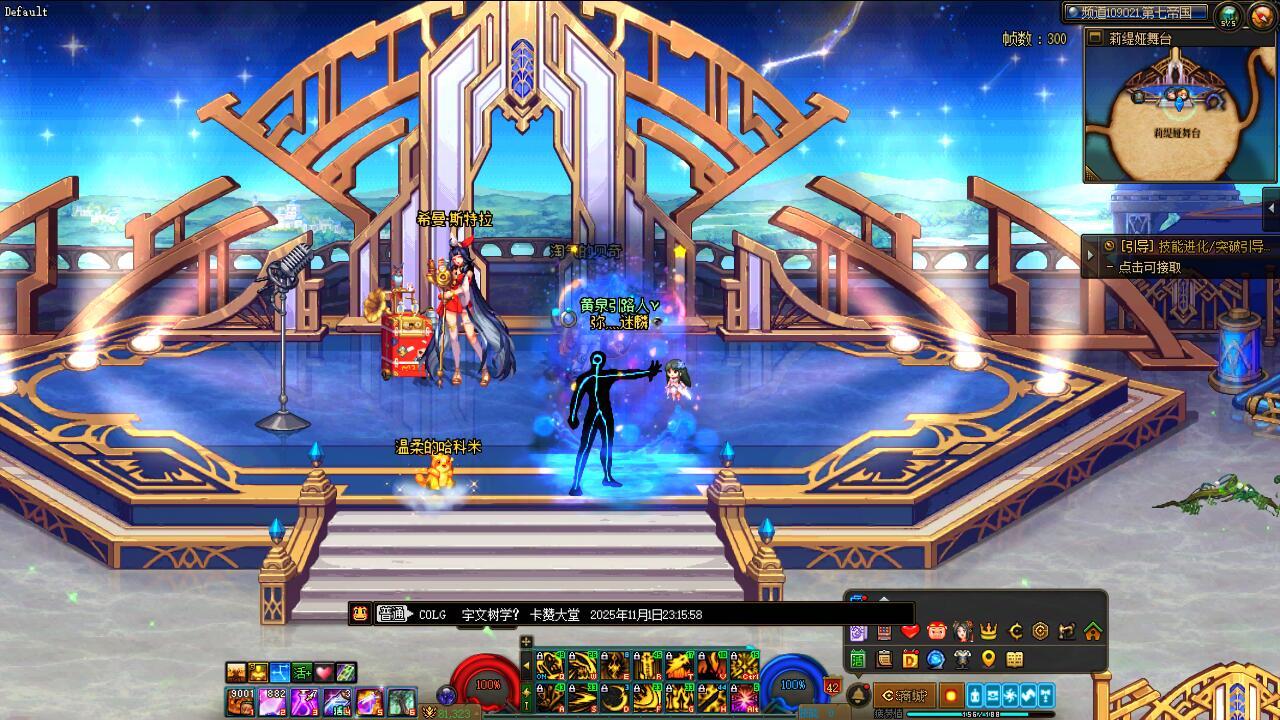
Task: Select the golden crown menu icon
Action: pyautogui.click(x=989, y=632)
